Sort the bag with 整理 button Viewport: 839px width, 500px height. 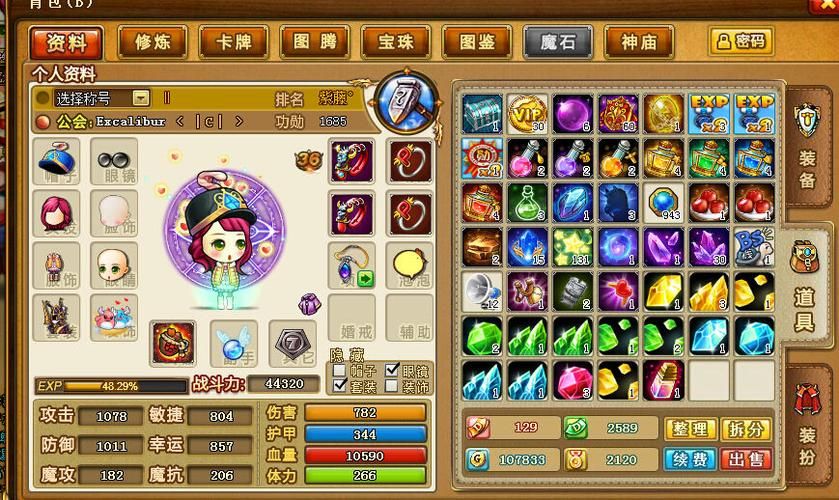click(691, 428)
